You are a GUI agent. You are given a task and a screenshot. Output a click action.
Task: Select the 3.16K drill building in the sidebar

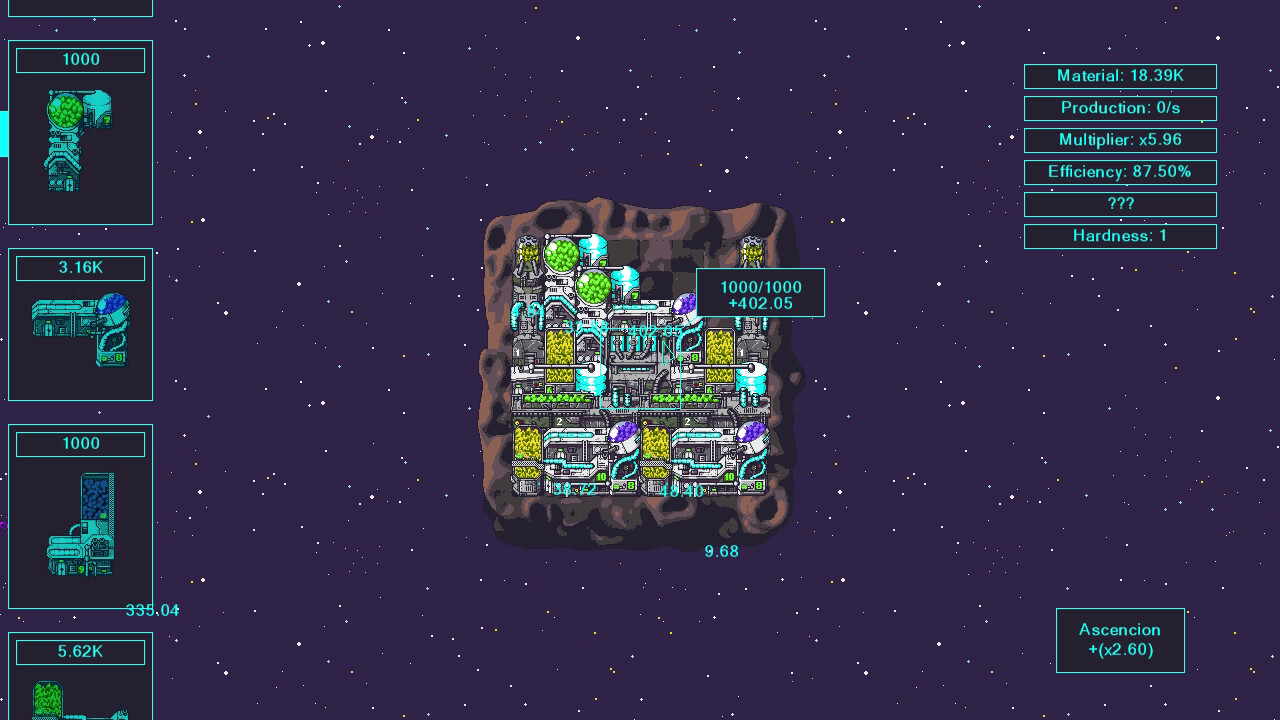(x=80, y=325)
